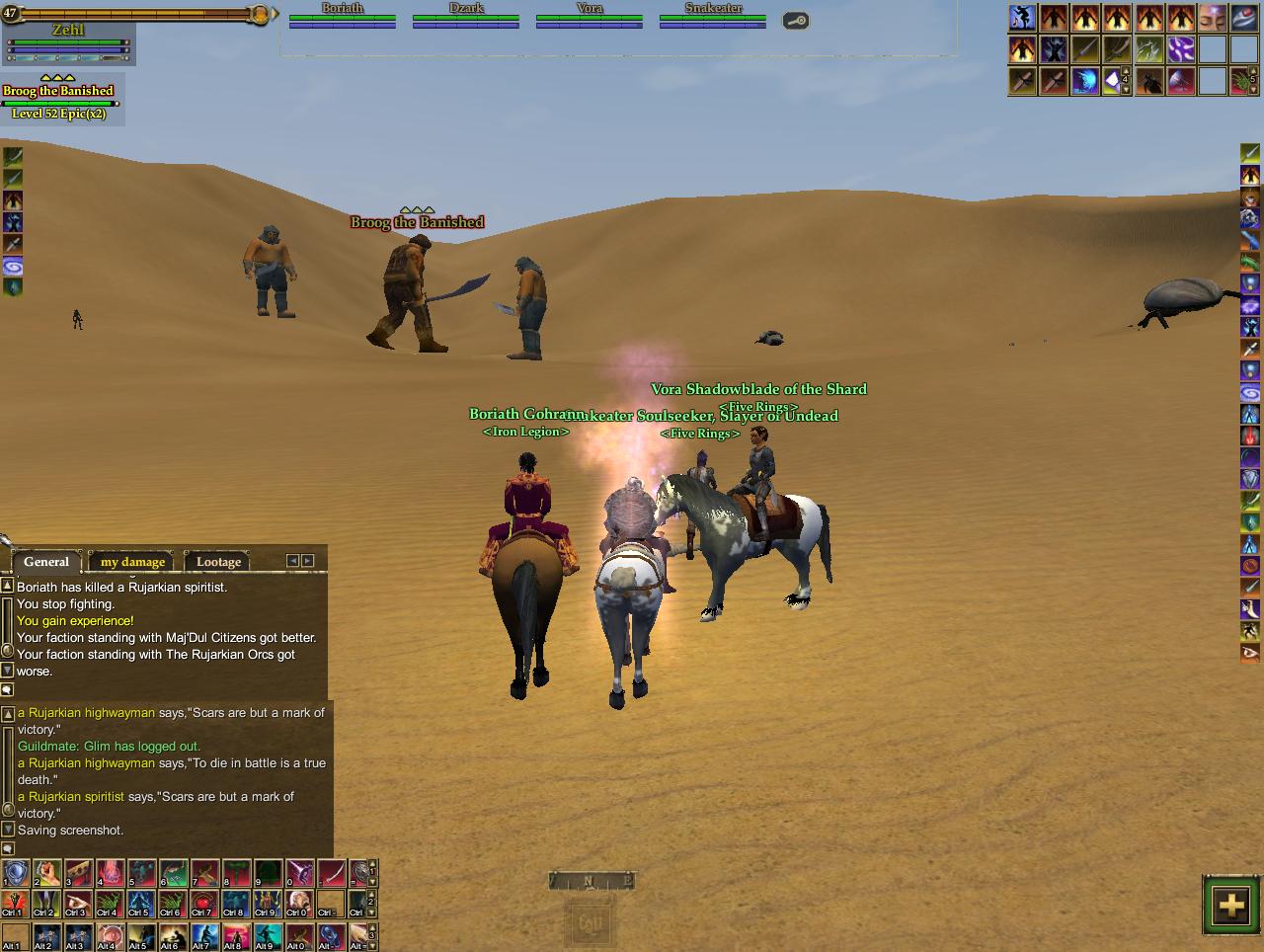Switch to the Lootage chat tab
Viewport: 1264px width, 952px height.
click(x=218, y=562)
